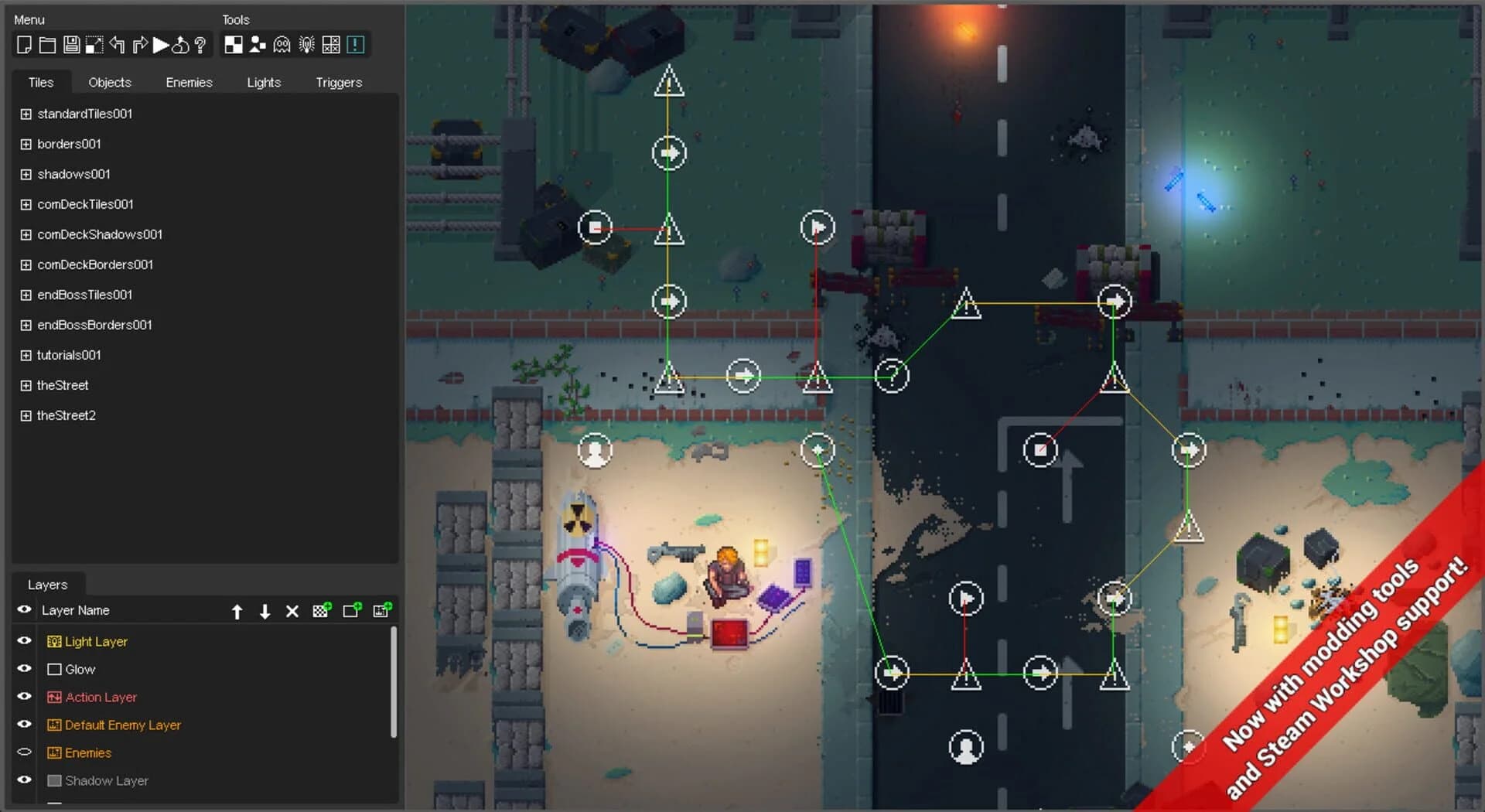Select the checkerboard Tiles tool

click(x=233, y=44)
